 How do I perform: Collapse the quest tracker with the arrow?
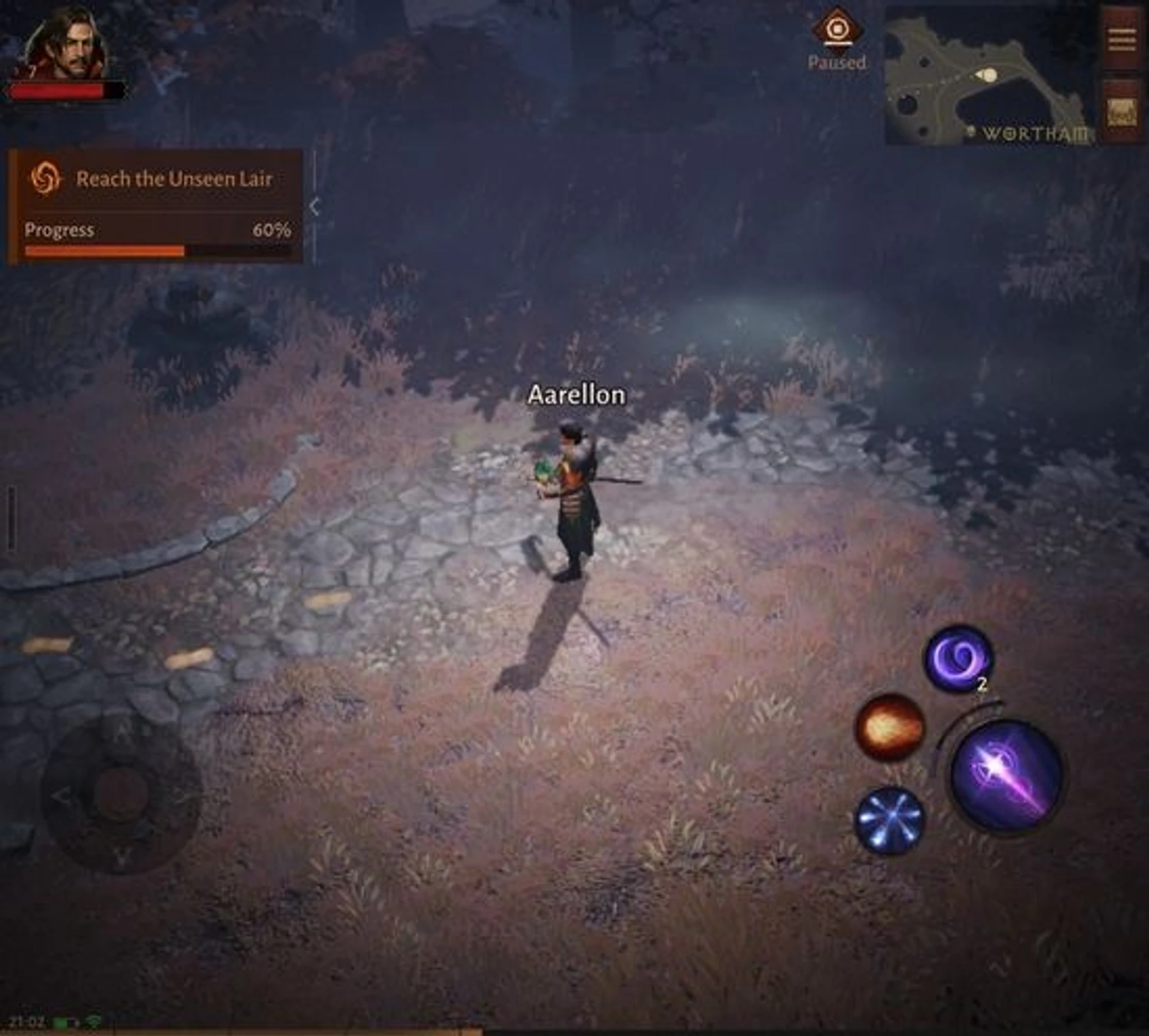pyautogui.click(x=315, y=207)
